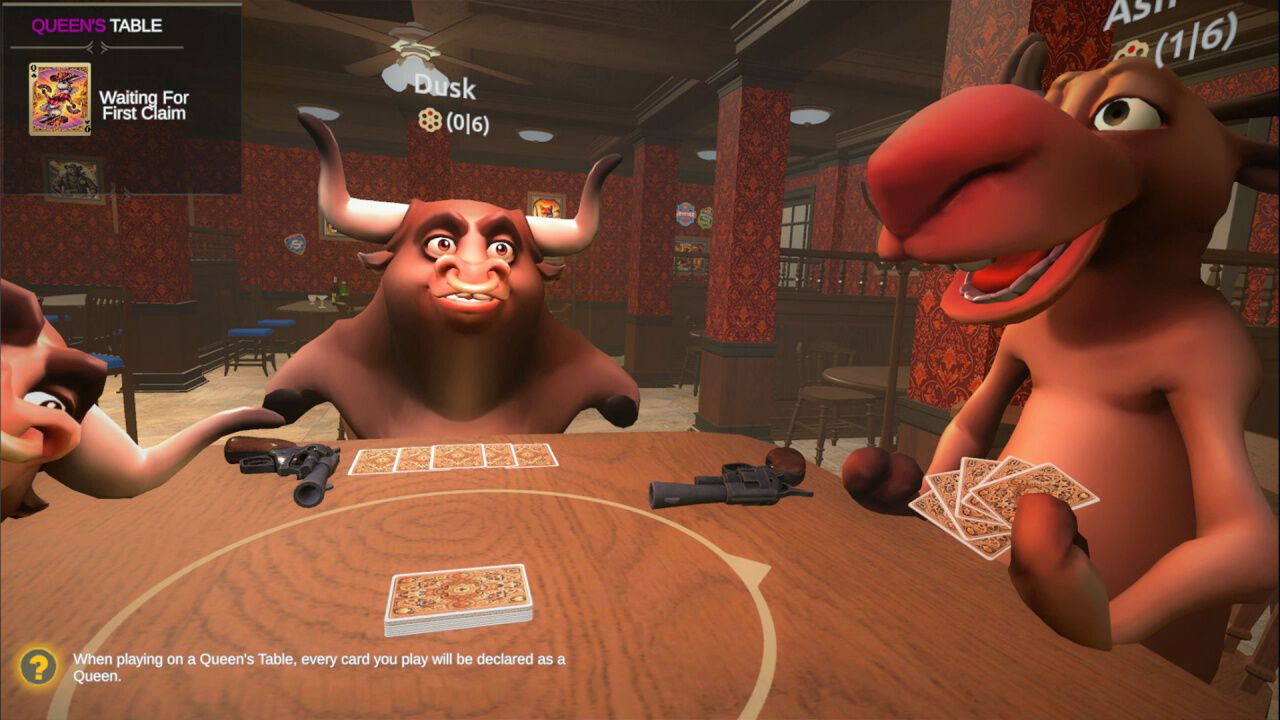Select Dusk's nameplate above the bull

pos(443,88)
